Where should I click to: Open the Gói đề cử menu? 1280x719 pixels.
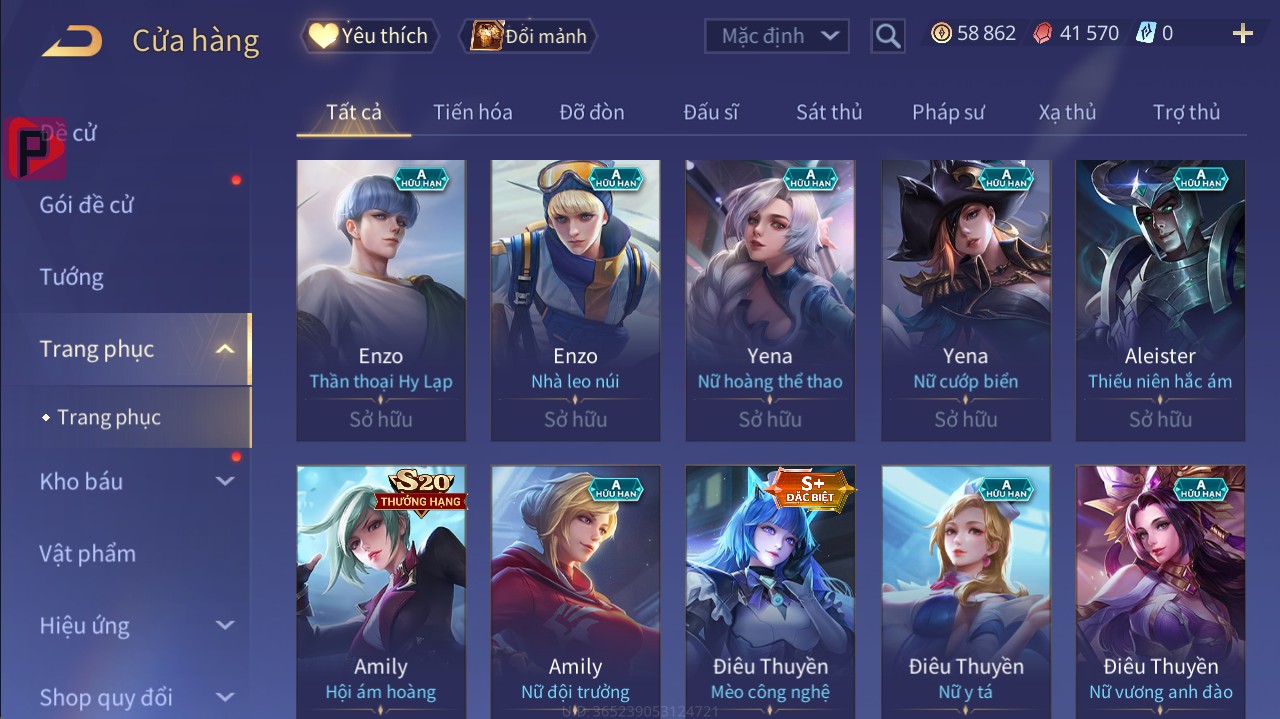pyautogui.click(x=87, y=205)
